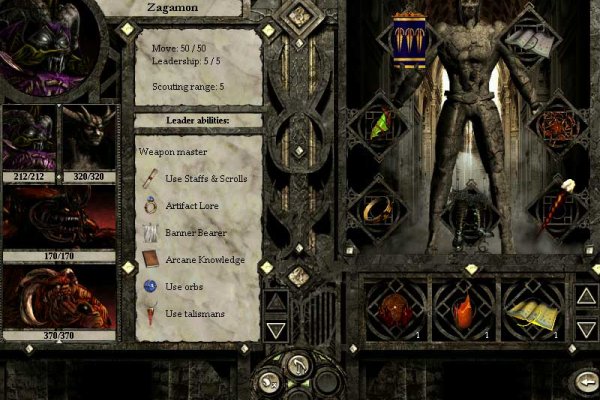Screen dimensions: 600x400
Task: Close the screen with the back arrow
Action: 585,382
